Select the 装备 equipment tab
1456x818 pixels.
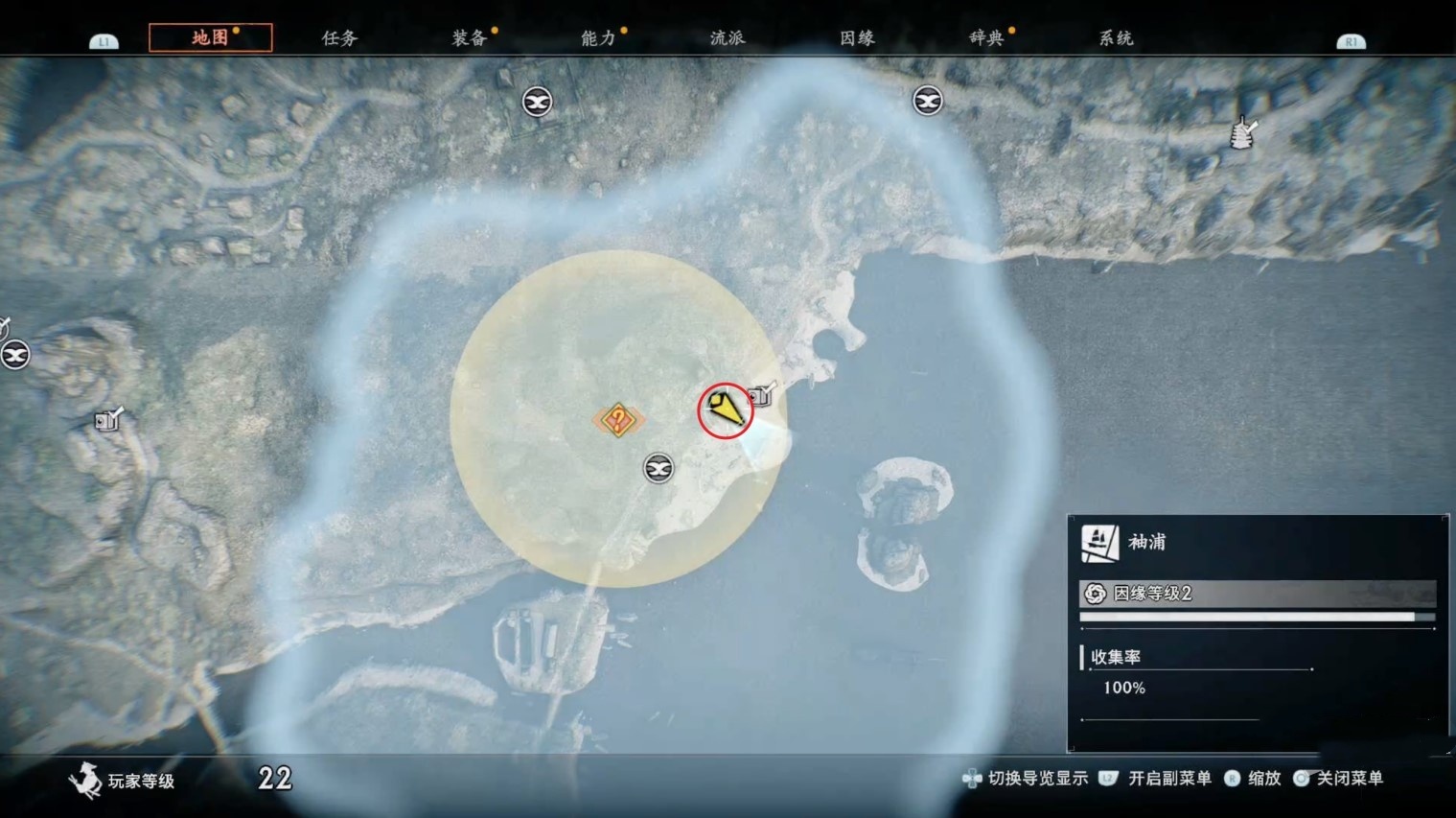coord(469,37)
